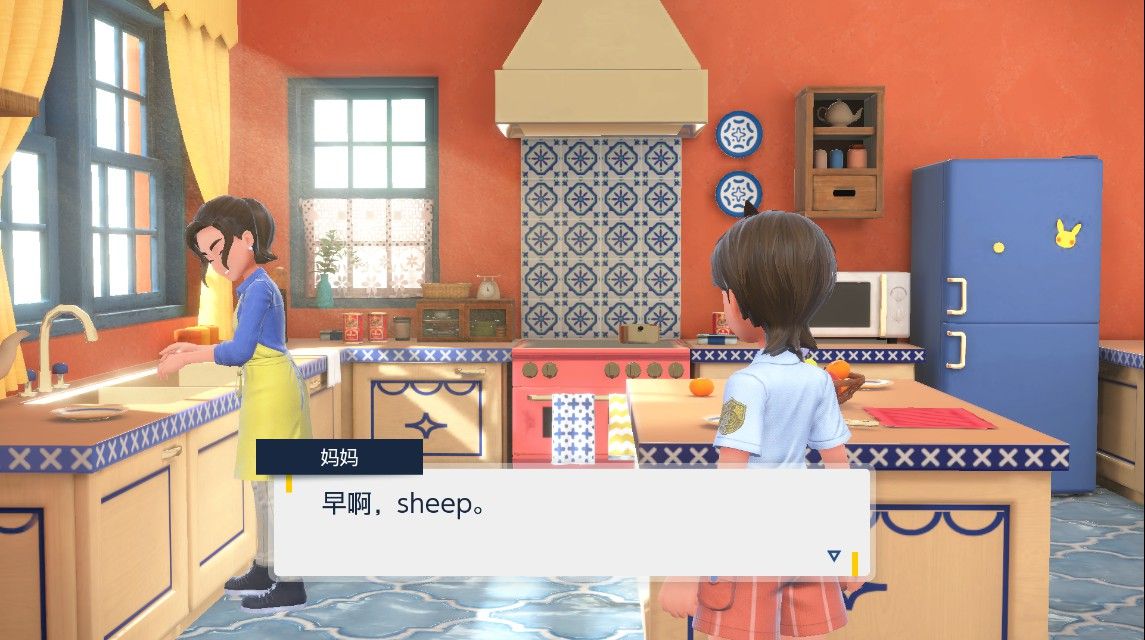
Task: Click the dialogue advance arrow indicator
Action: pos(834,556)
